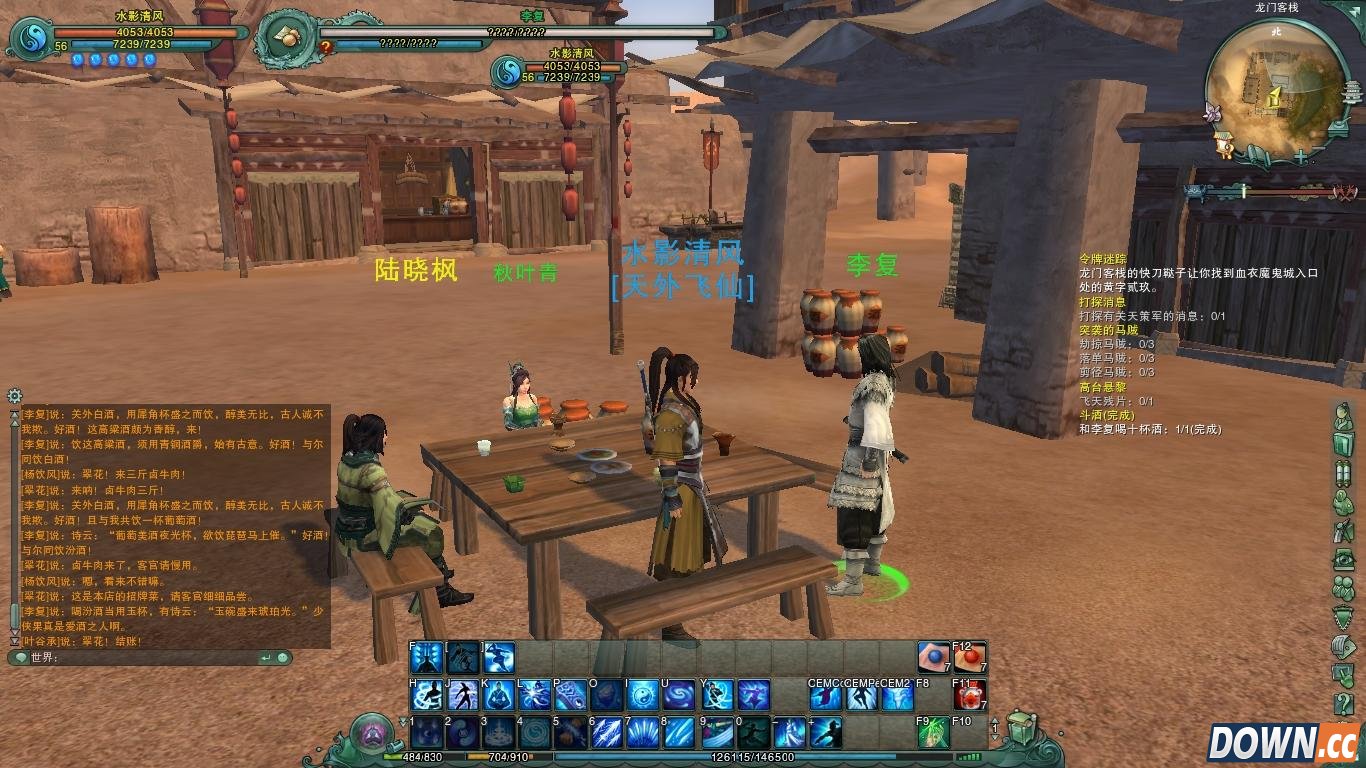Activate the yin-yang skill on hotkey I
This screenshot has width=1366, height=768.
pyautogui.click(x=643, y=695)
